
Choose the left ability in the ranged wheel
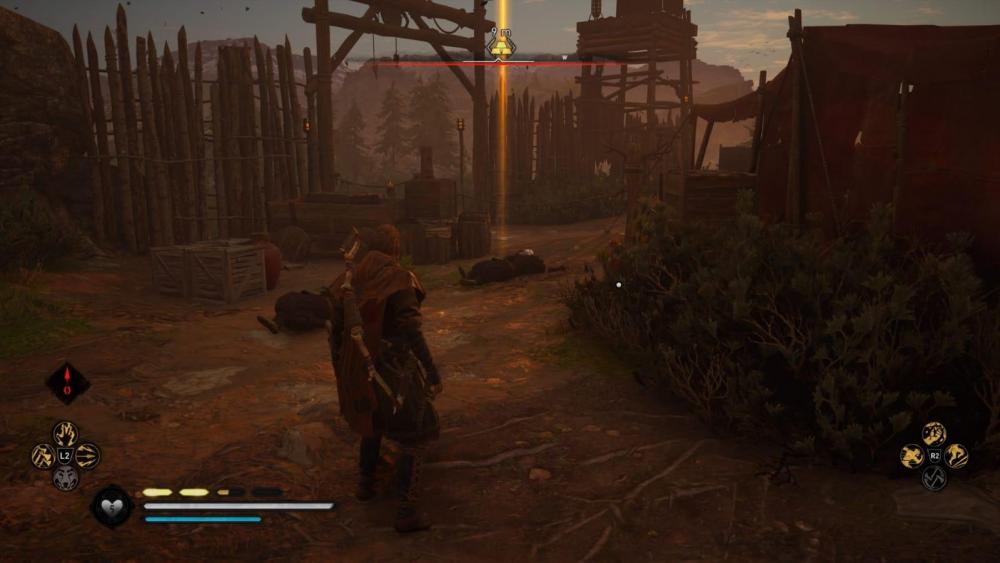(x=43, y=456)
